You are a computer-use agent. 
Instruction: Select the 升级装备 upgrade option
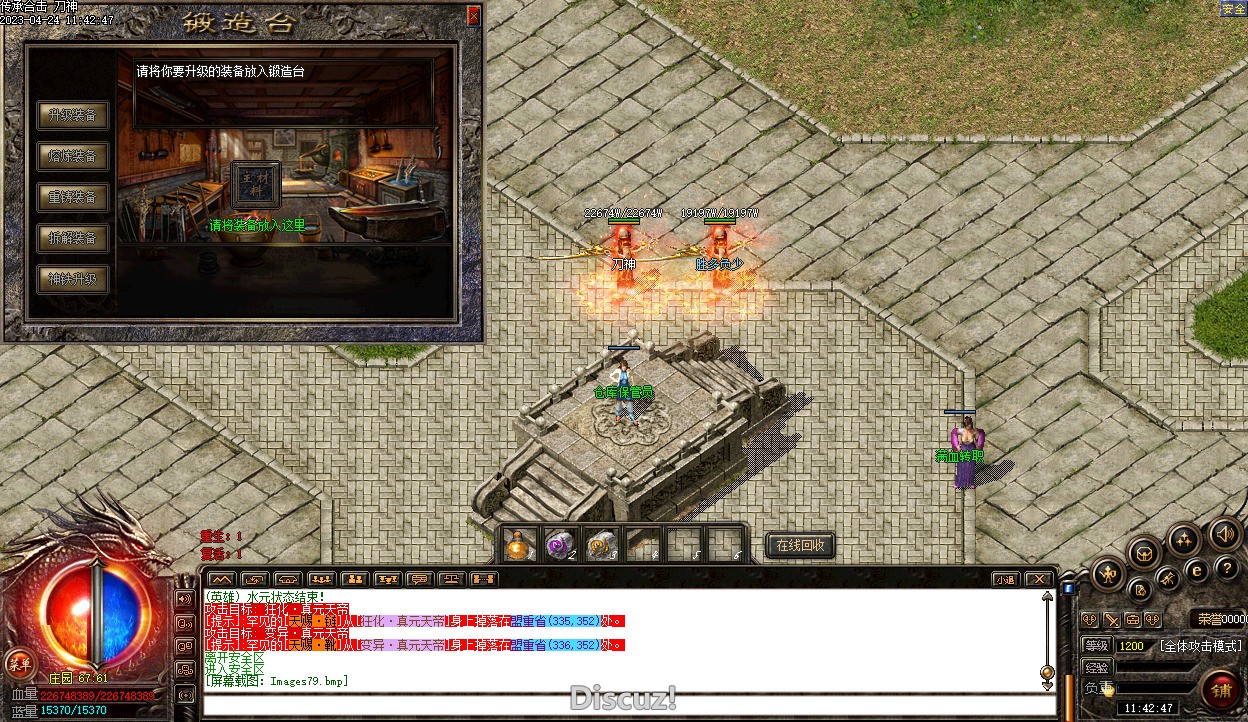[x=73, y=115]
